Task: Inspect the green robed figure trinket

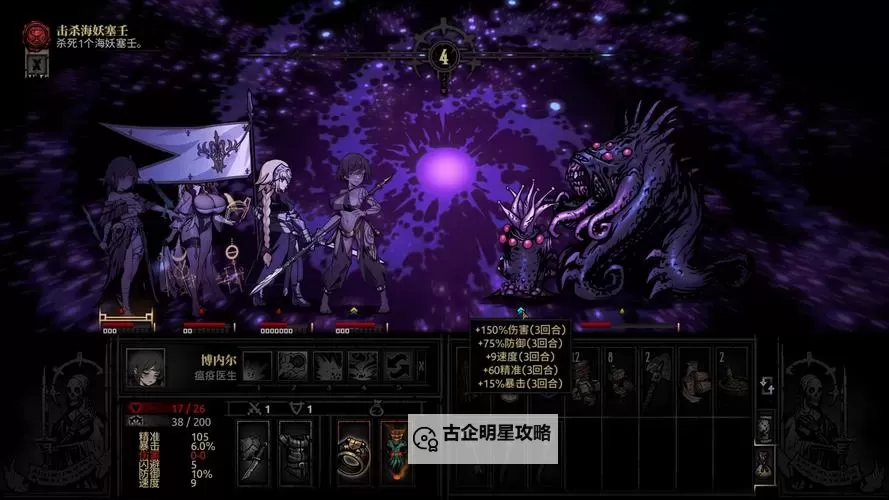Action: (393, 451)
